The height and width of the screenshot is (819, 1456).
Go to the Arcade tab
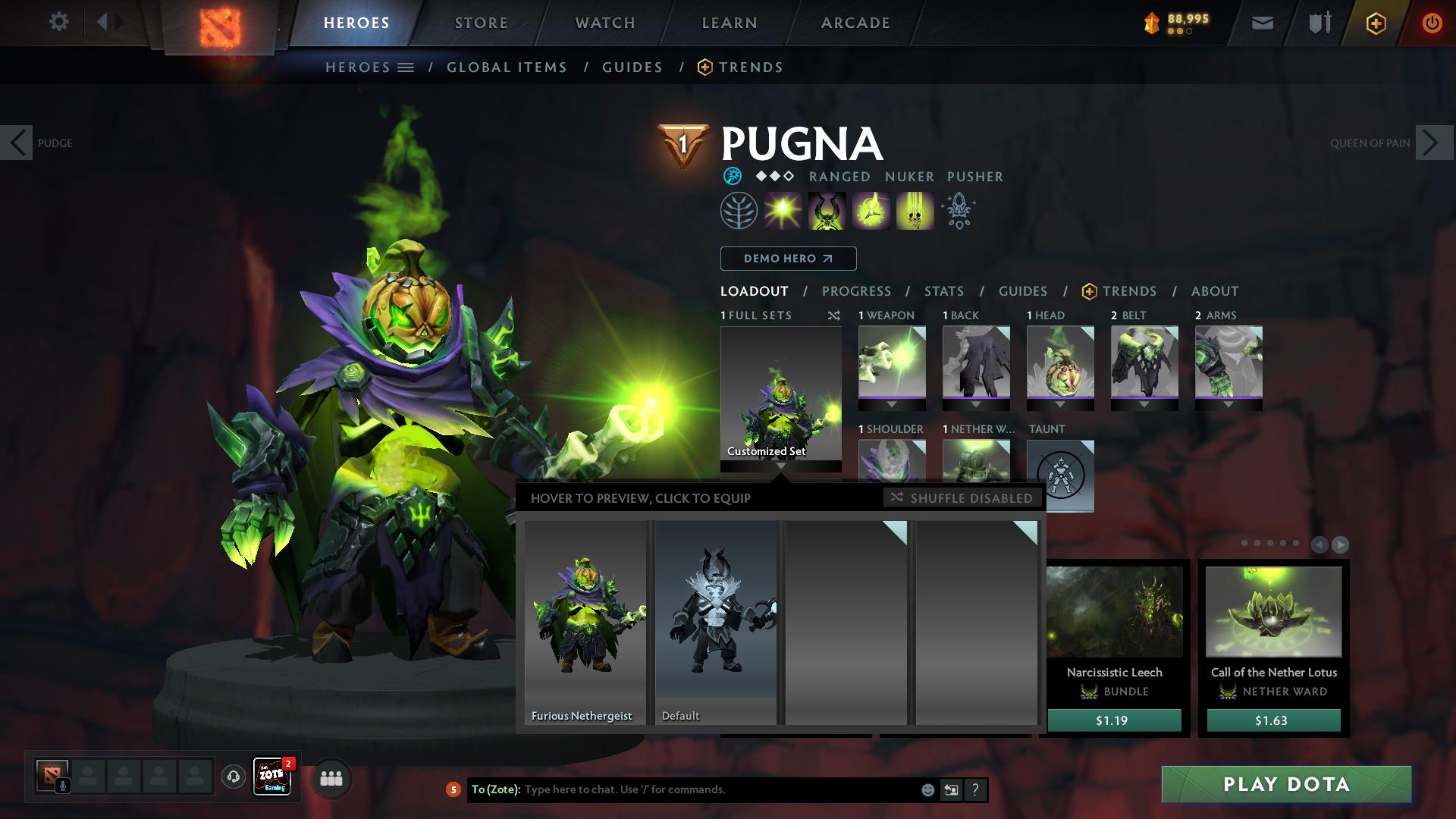coord(855,23)
